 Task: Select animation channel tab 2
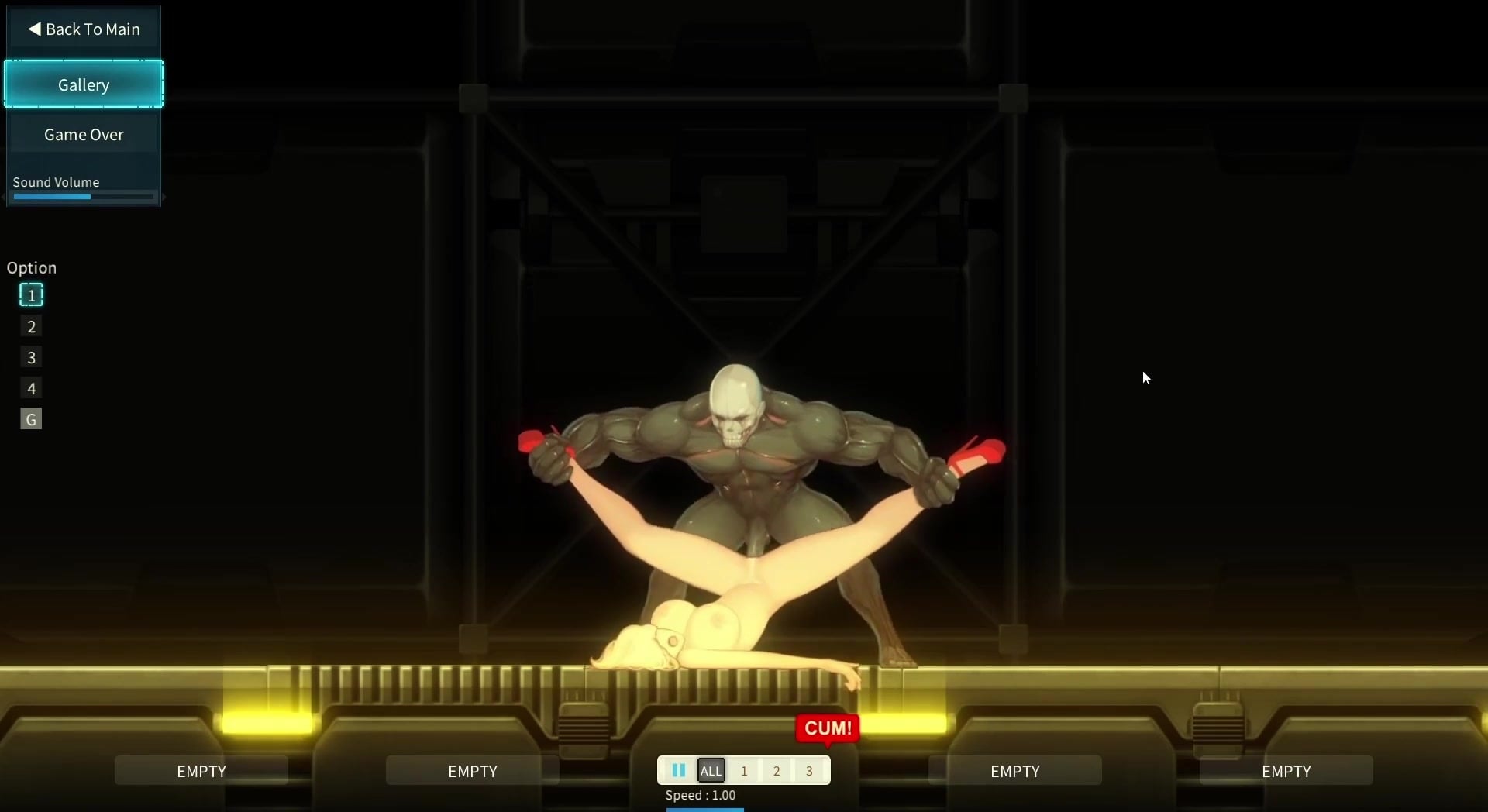click(777, 770)
